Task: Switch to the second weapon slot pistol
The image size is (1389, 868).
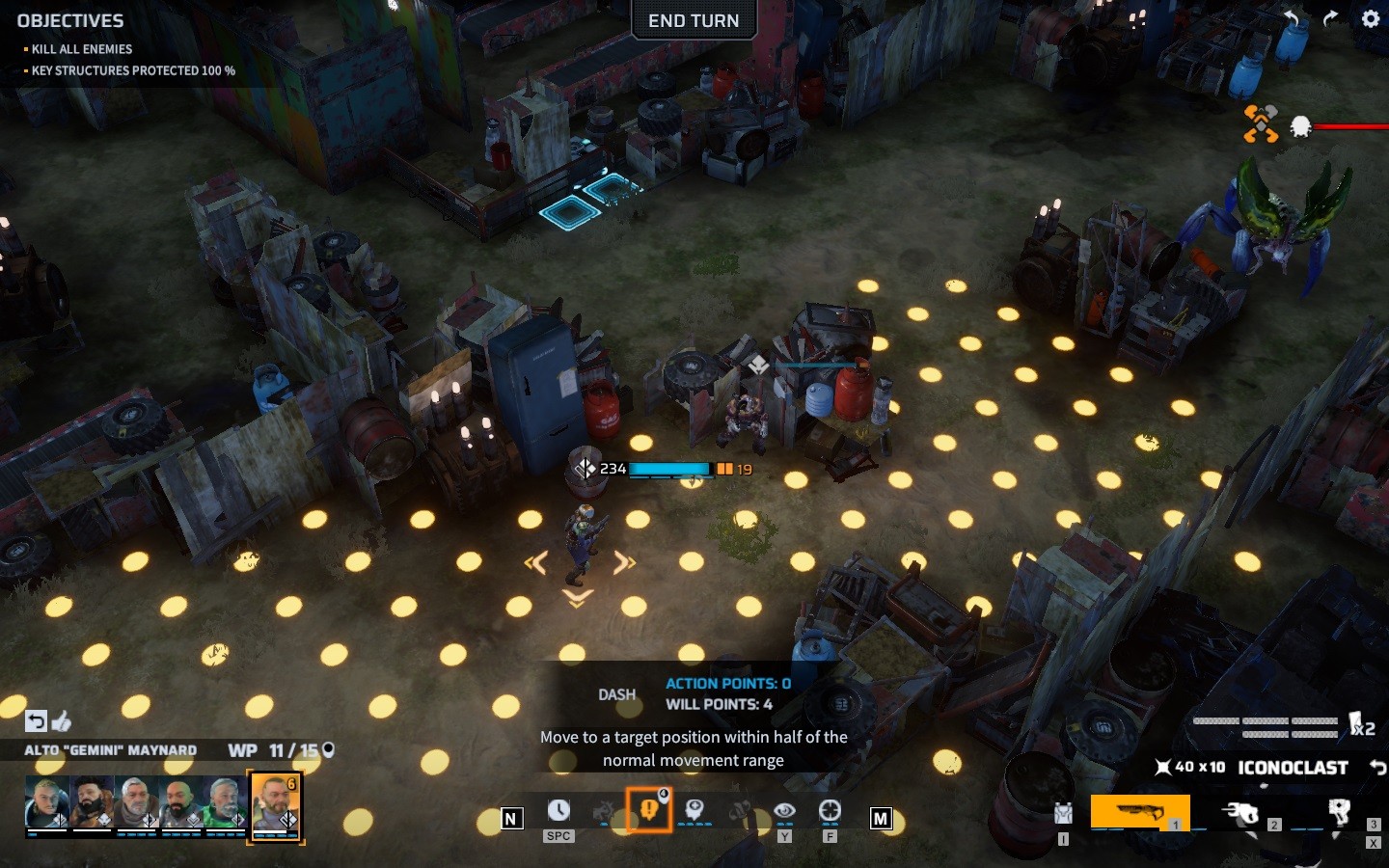Action: (1241, 813)
